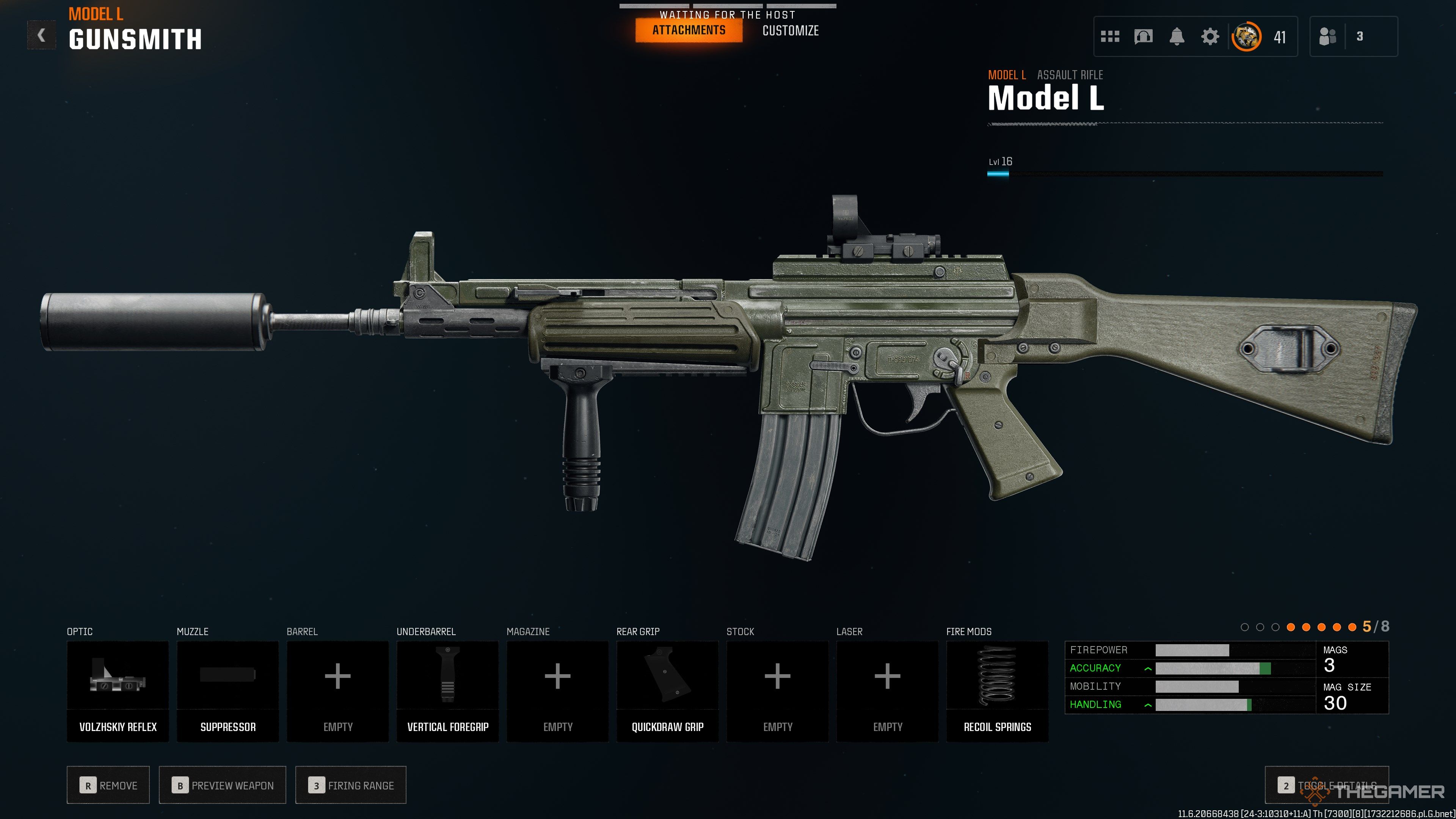
Task: View notifications via the bell icon
Action: (1176, 37)
